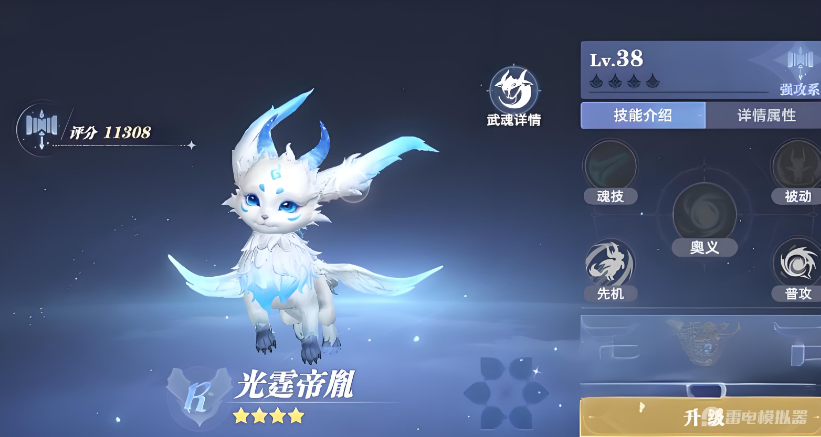Open the 强攻系 type emblem
The width and height of the screenshot is (821, 437).
(x=800, y=67)
